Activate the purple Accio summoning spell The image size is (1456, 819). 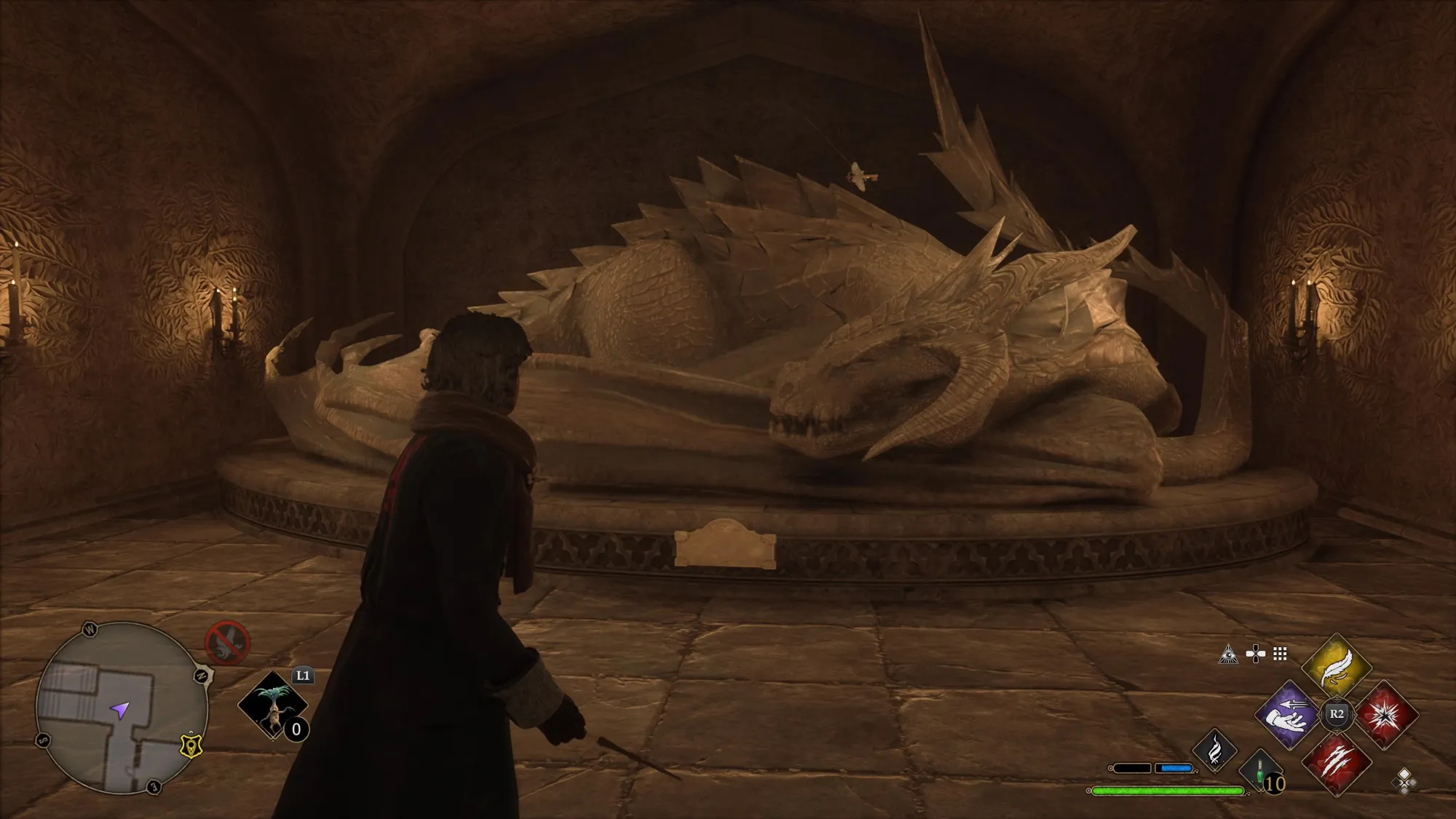(1289, 715)
